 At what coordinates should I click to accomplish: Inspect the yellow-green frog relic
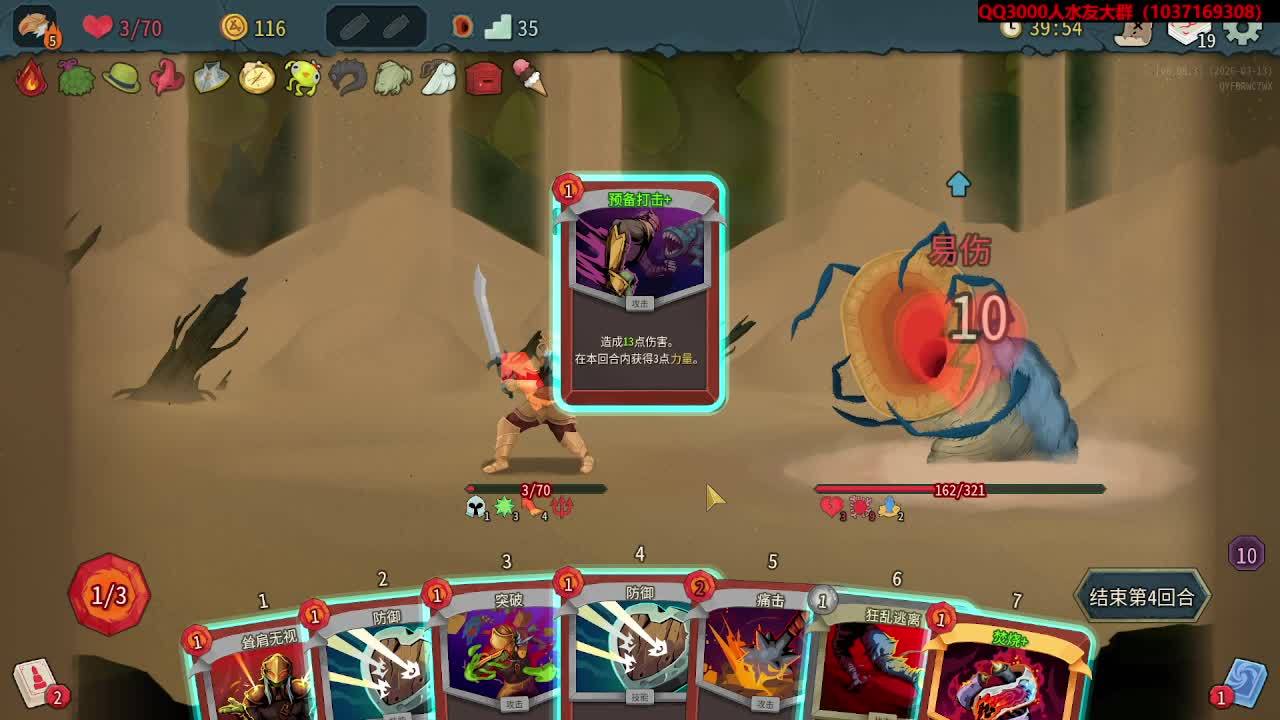(301, 78)
